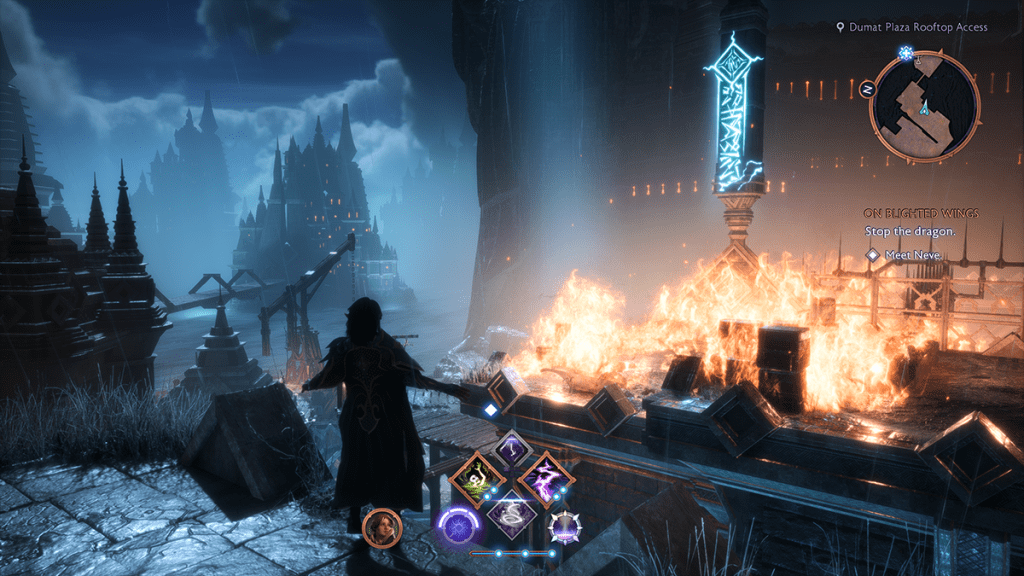
Task: Click the blue objective marker on the minimap rim
Action: (x=907, y=52)
